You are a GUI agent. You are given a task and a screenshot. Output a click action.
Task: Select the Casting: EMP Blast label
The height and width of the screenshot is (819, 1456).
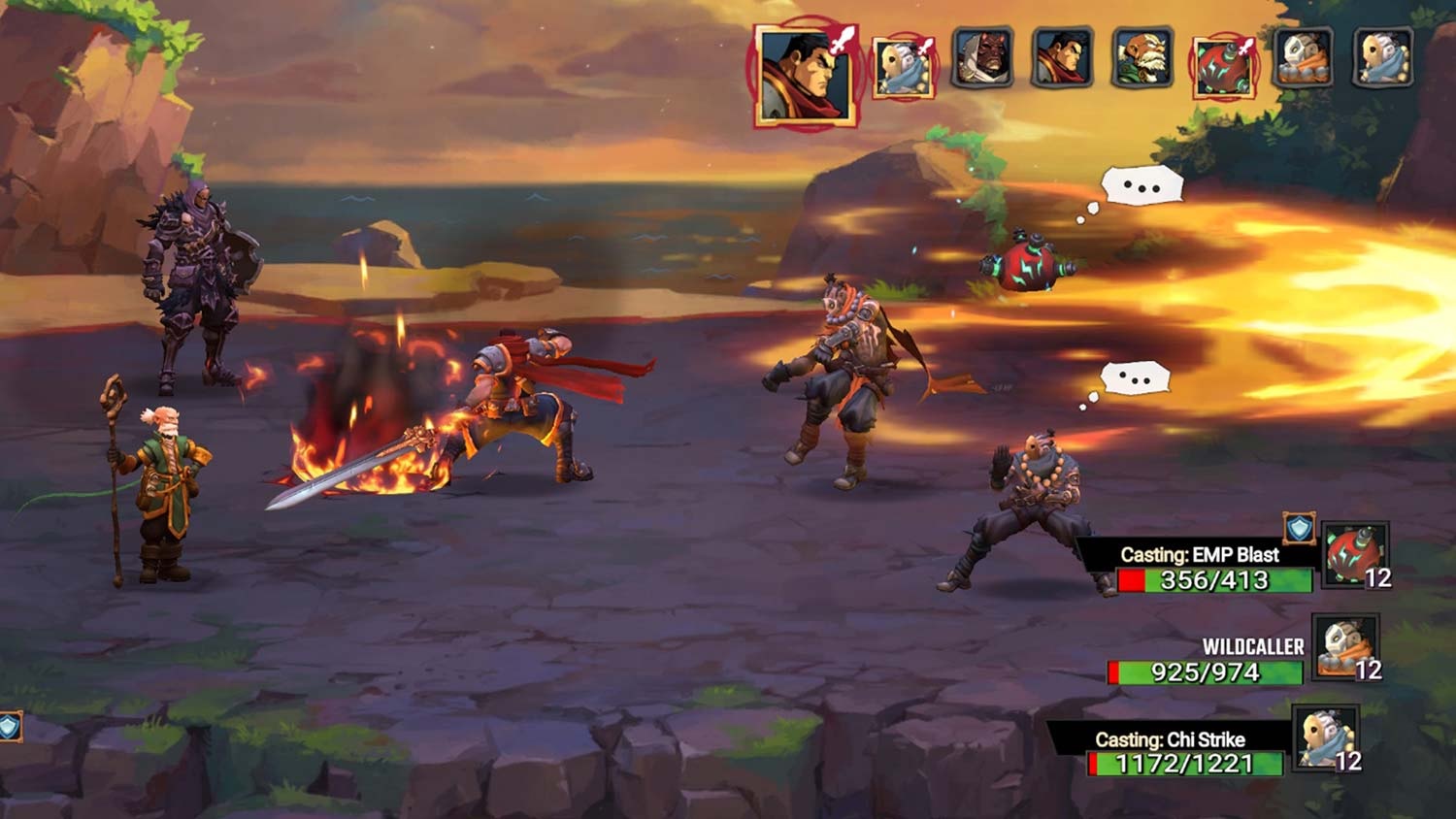click(1201, 555)
